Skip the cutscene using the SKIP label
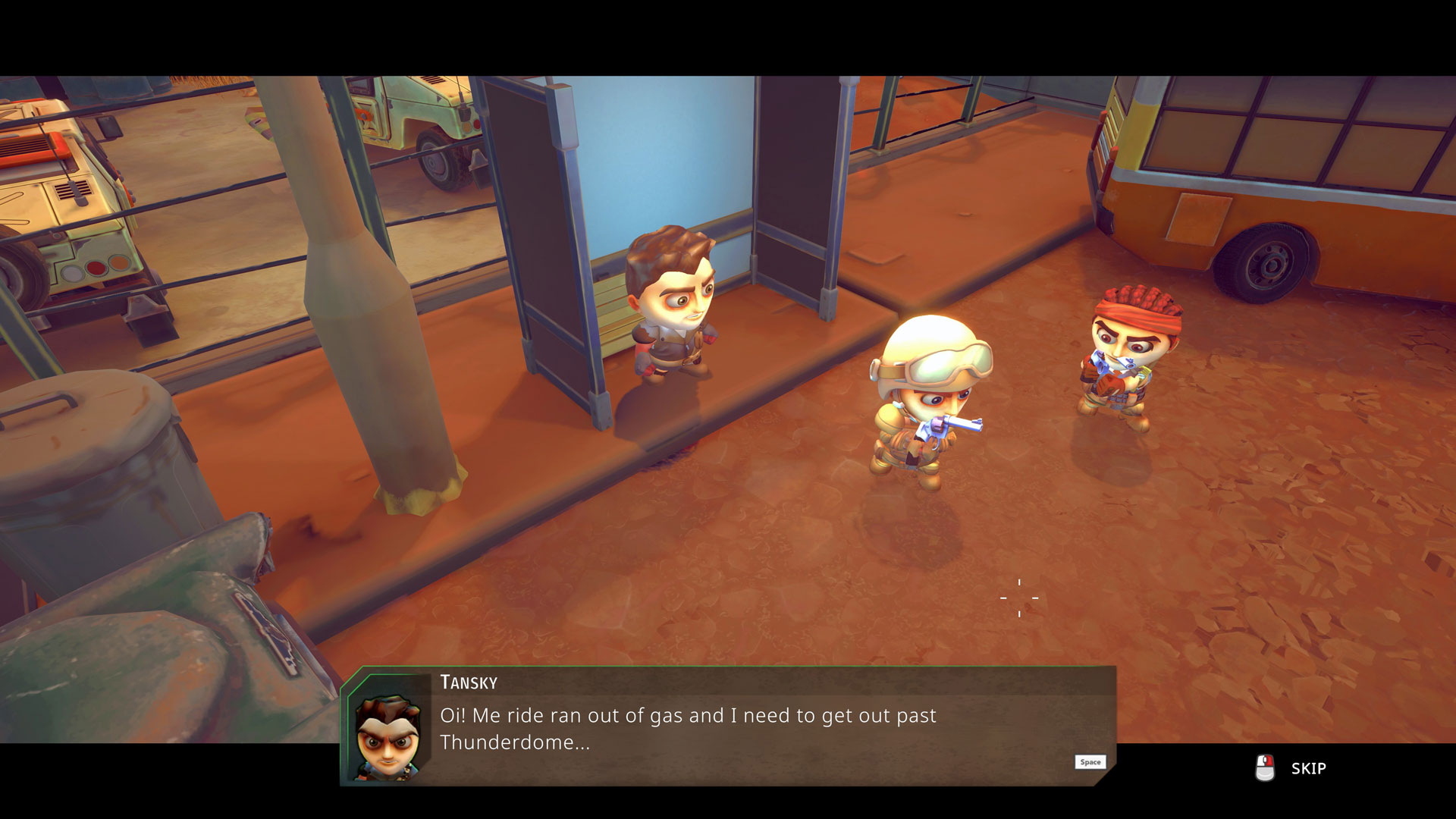The height and width of the screenshot is (819, 1456). point(1308,768)
